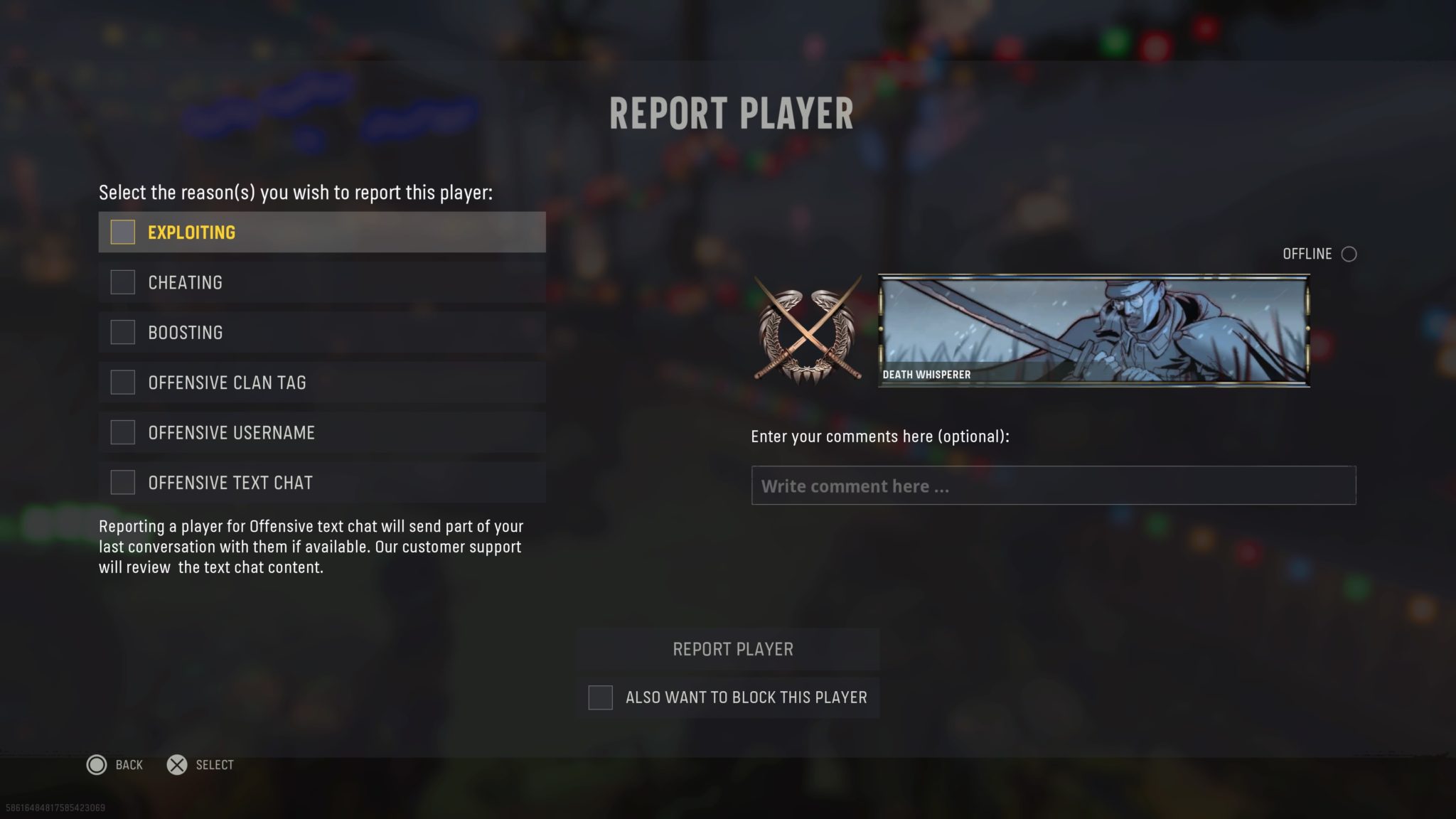Click the Select cross button icon
The height and width of the screenshot is (819, 1456).
tap(177, 765)
